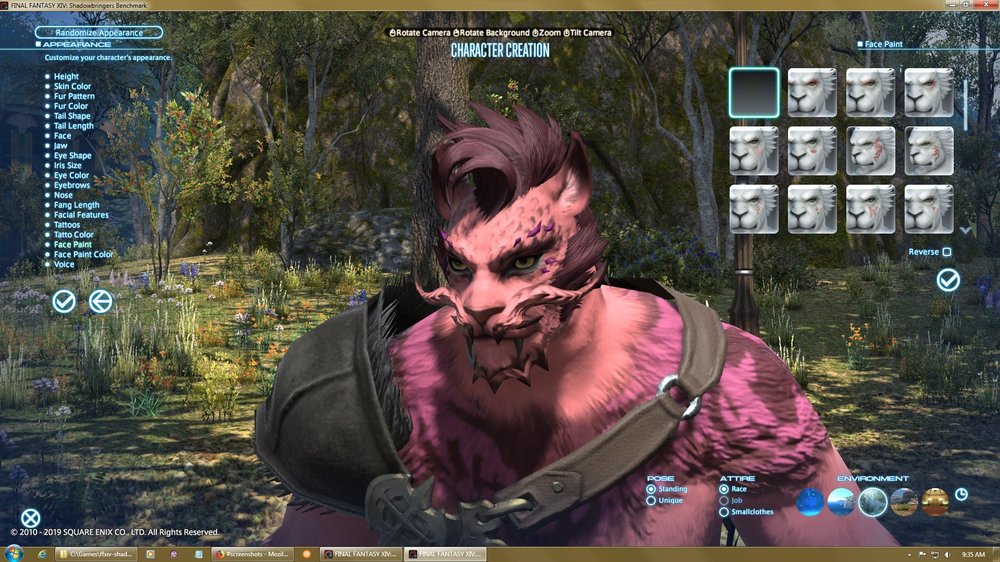Pick the starry night environment

[x=809, y=502]
